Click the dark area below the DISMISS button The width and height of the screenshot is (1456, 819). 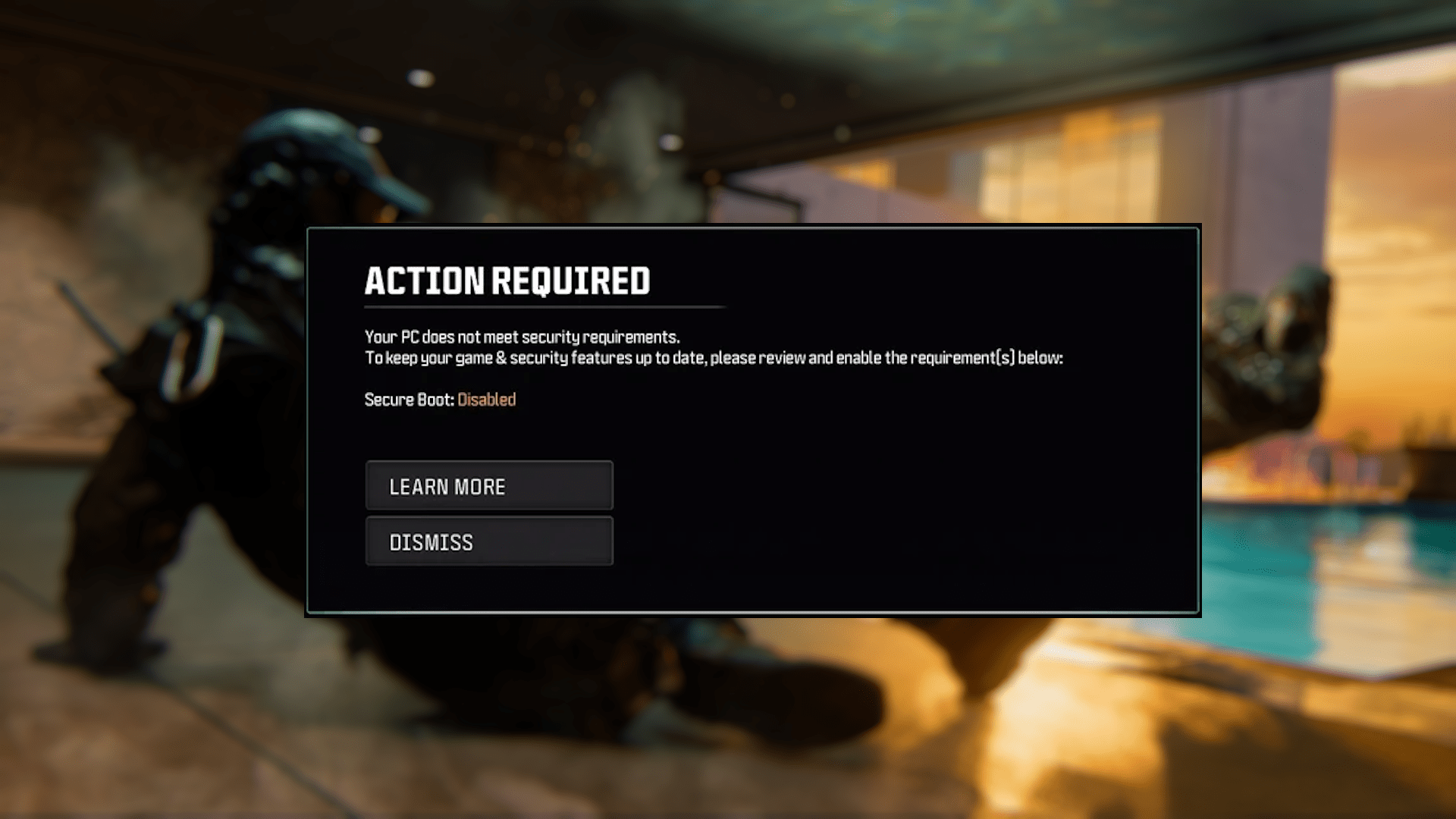[x=489, y=588]
